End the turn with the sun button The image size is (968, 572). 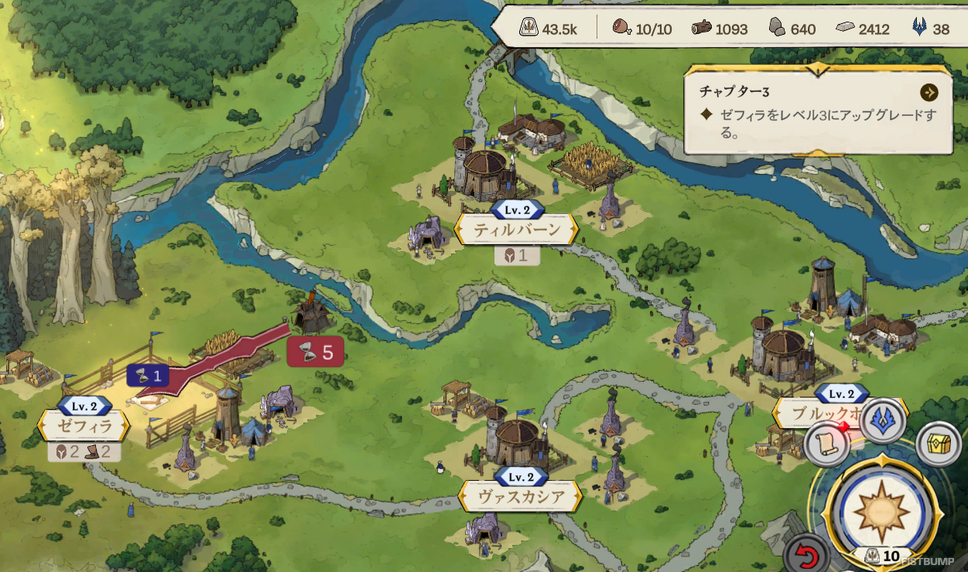pyautogui.click(x=881, y=507)
